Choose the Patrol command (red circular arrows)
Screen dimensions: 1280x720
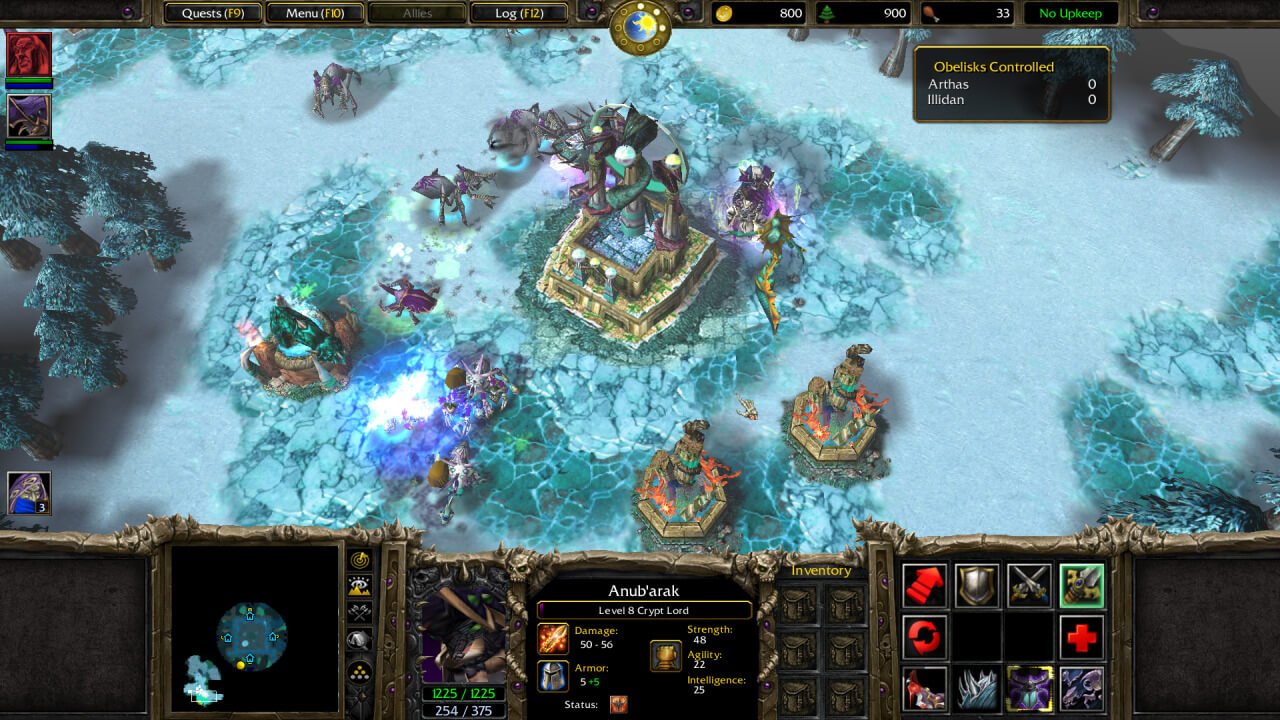(x=925, y=637)
